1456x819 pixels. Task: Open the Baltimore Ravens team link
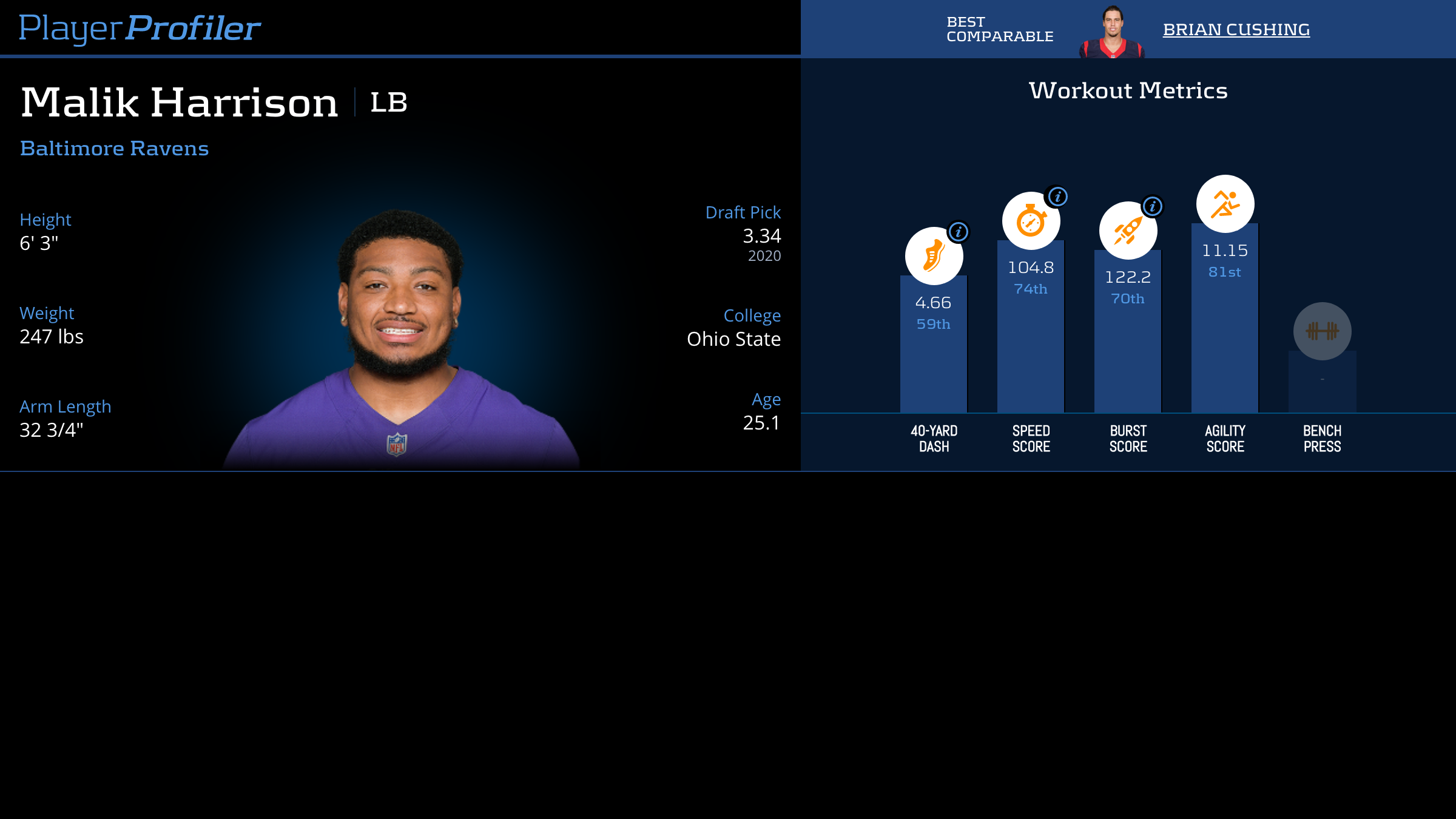[114, 149]
